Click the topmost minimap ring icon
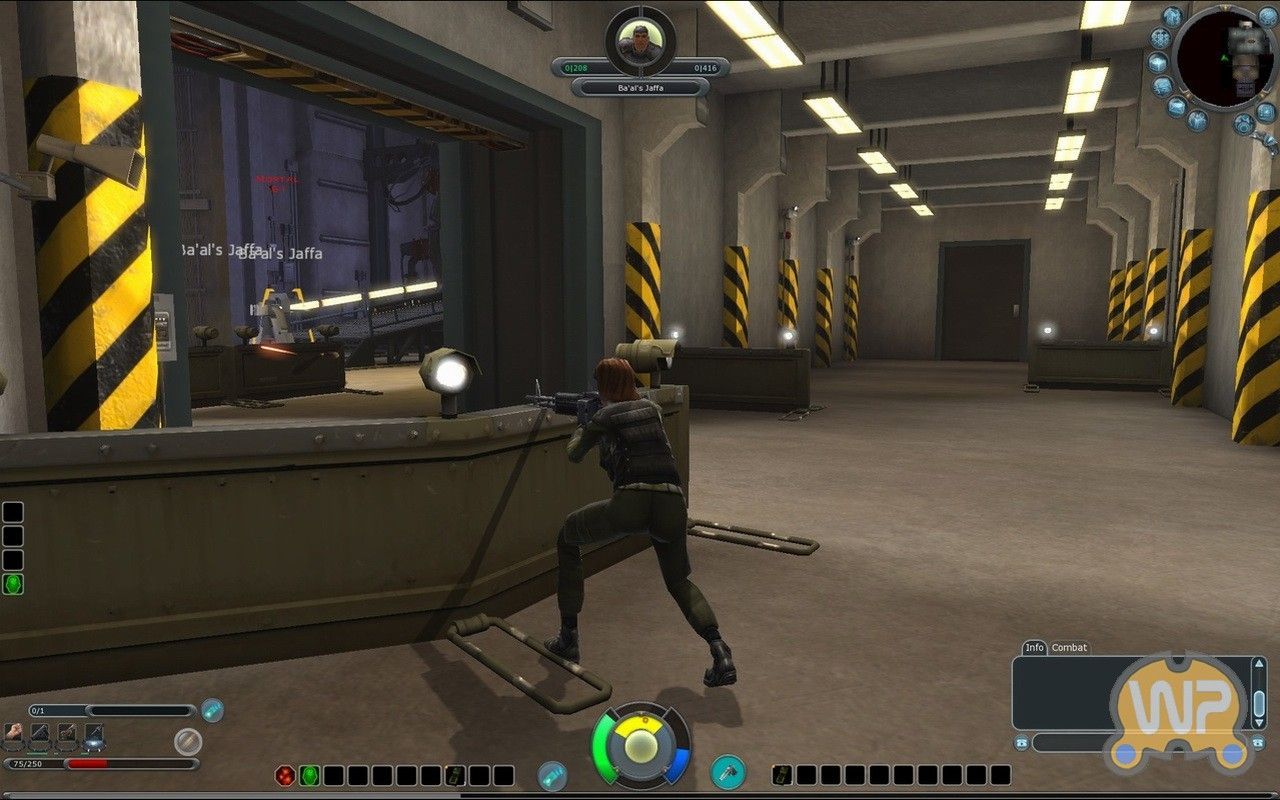The image size is (1280, 800). coord(1172,14)
